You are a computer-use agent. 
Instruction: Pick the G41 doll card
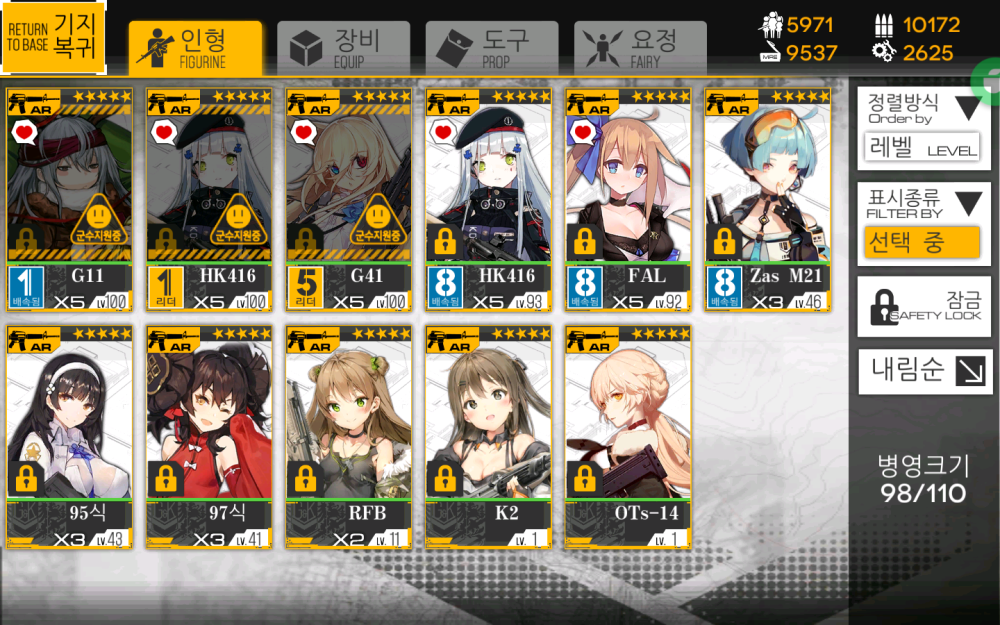[x=349, y=200]
